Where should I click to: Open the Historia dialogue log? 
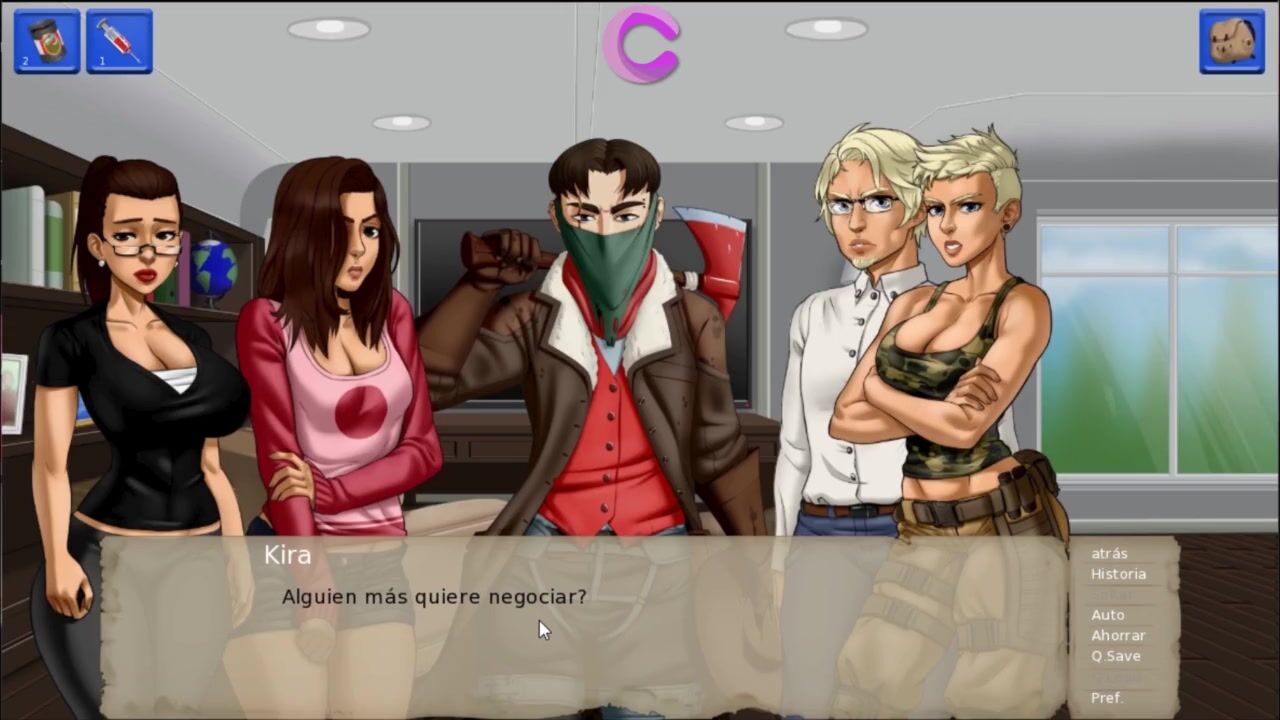coord(1118,574)
